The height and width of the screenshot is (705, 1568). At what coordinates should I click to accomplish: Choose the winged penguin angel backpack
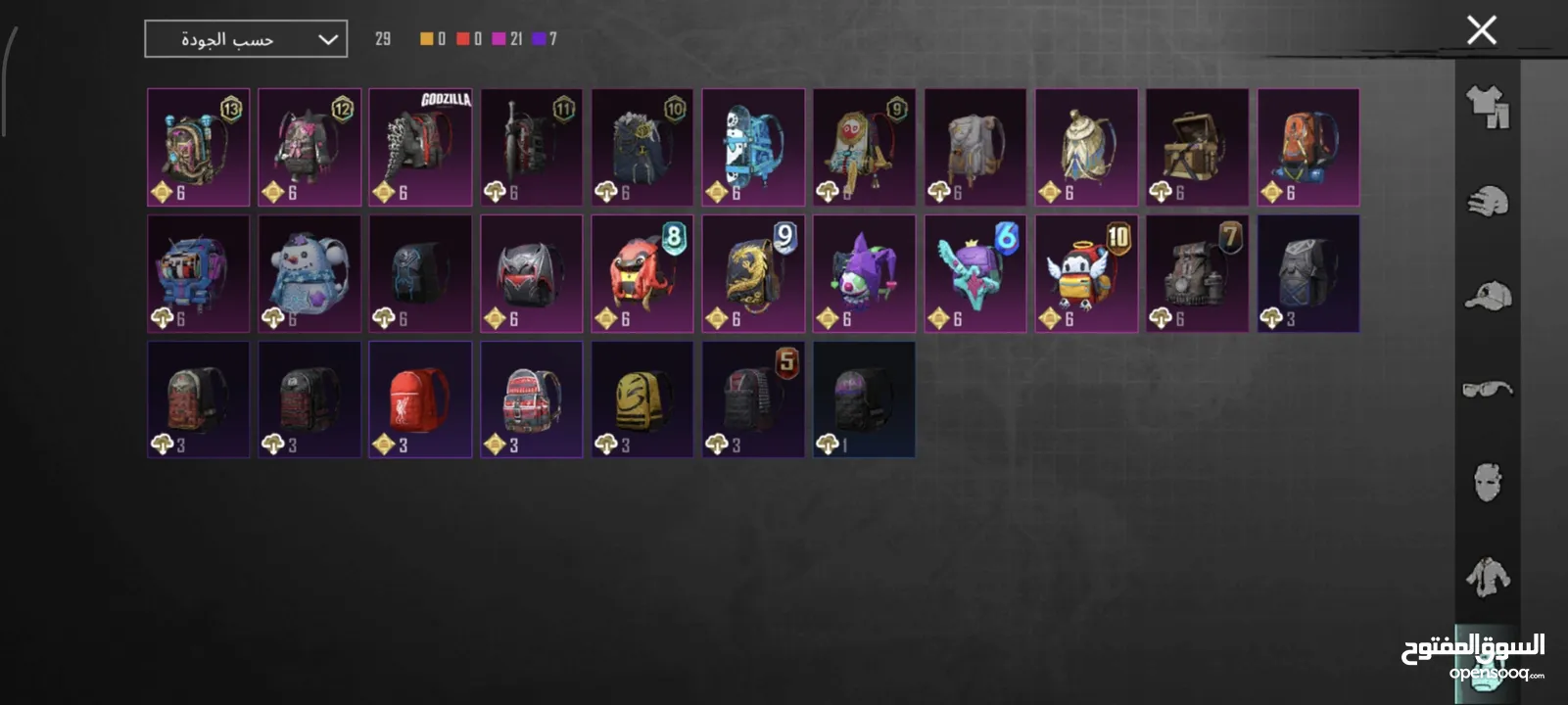click(x=1086, y=273)
